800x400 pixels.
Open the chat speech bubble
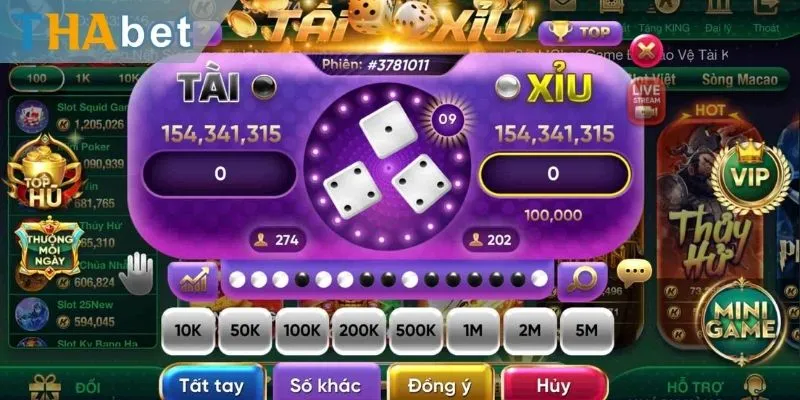coord(634,271)
